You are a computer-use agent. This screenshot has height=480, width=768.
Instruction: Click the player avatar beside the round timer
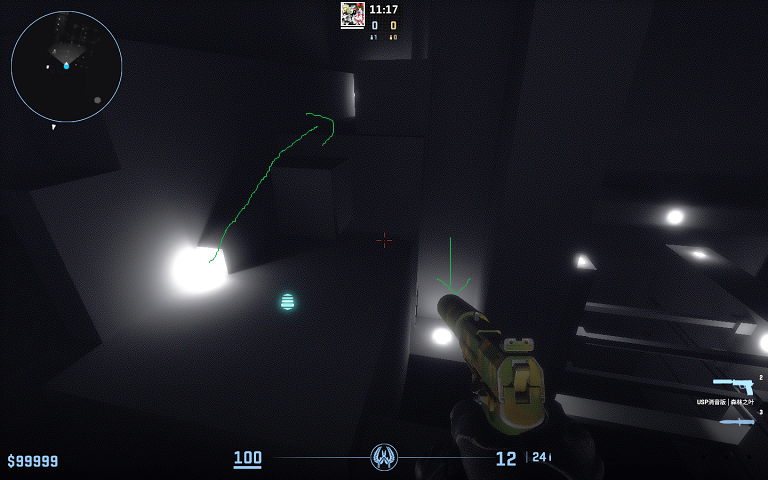tap(352, 13)
